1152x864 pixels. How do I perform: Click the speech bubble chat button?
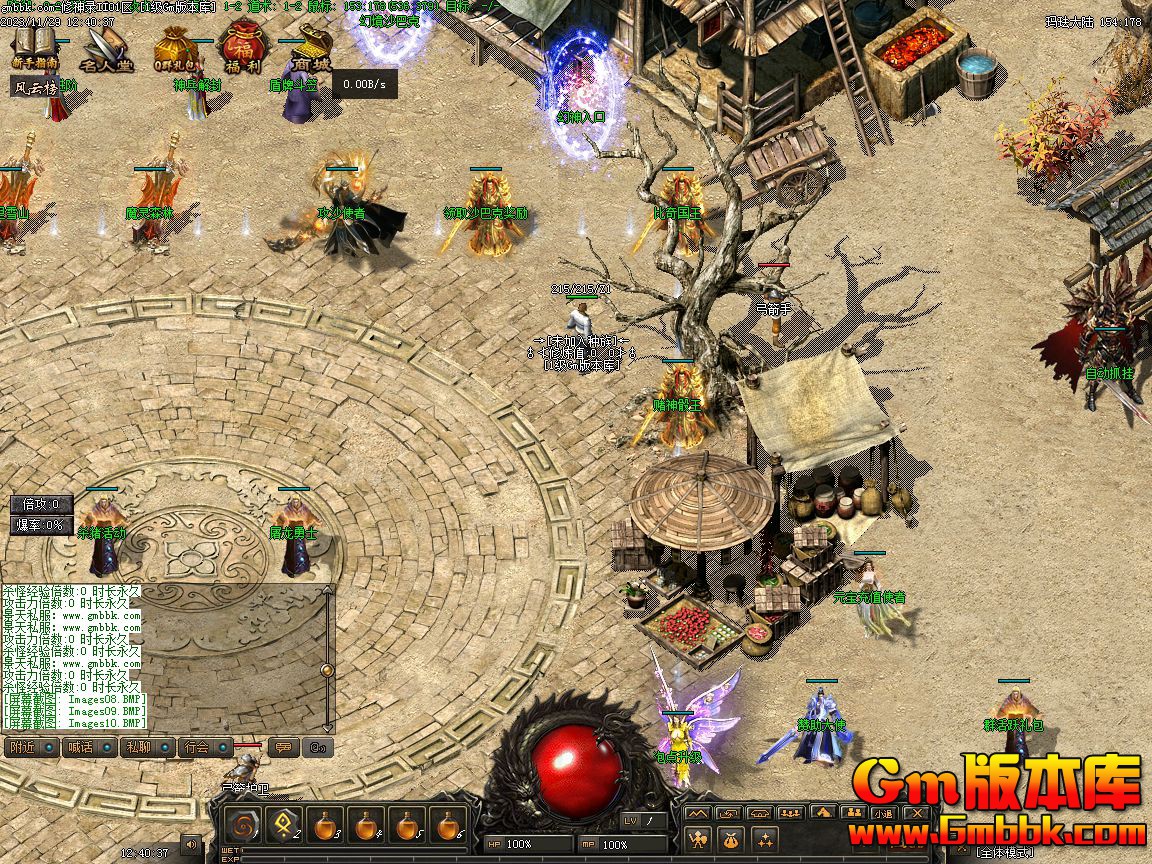(x=284, y=747)
